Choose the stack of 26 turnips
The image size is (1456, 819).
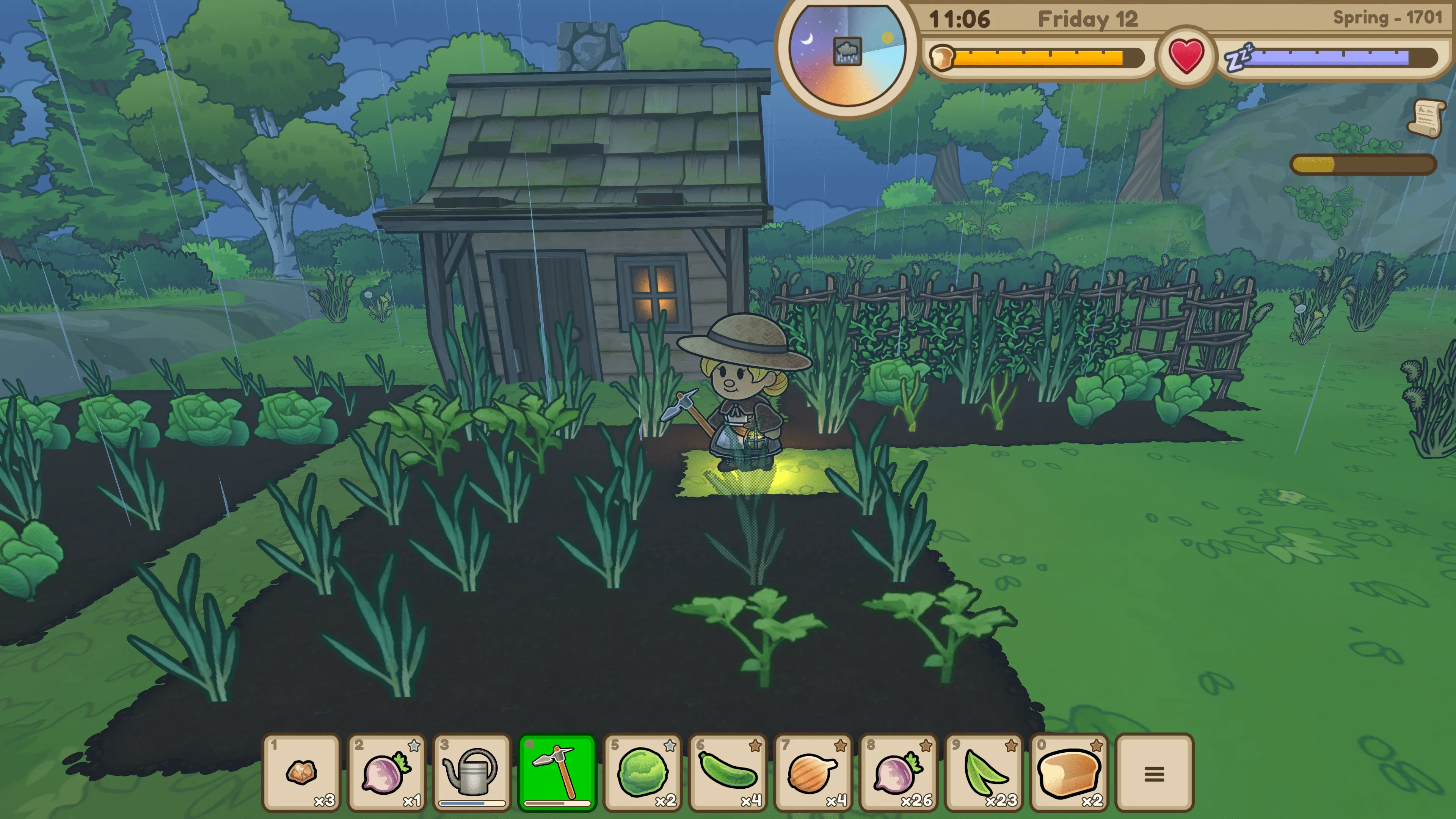tap(898, 772)
